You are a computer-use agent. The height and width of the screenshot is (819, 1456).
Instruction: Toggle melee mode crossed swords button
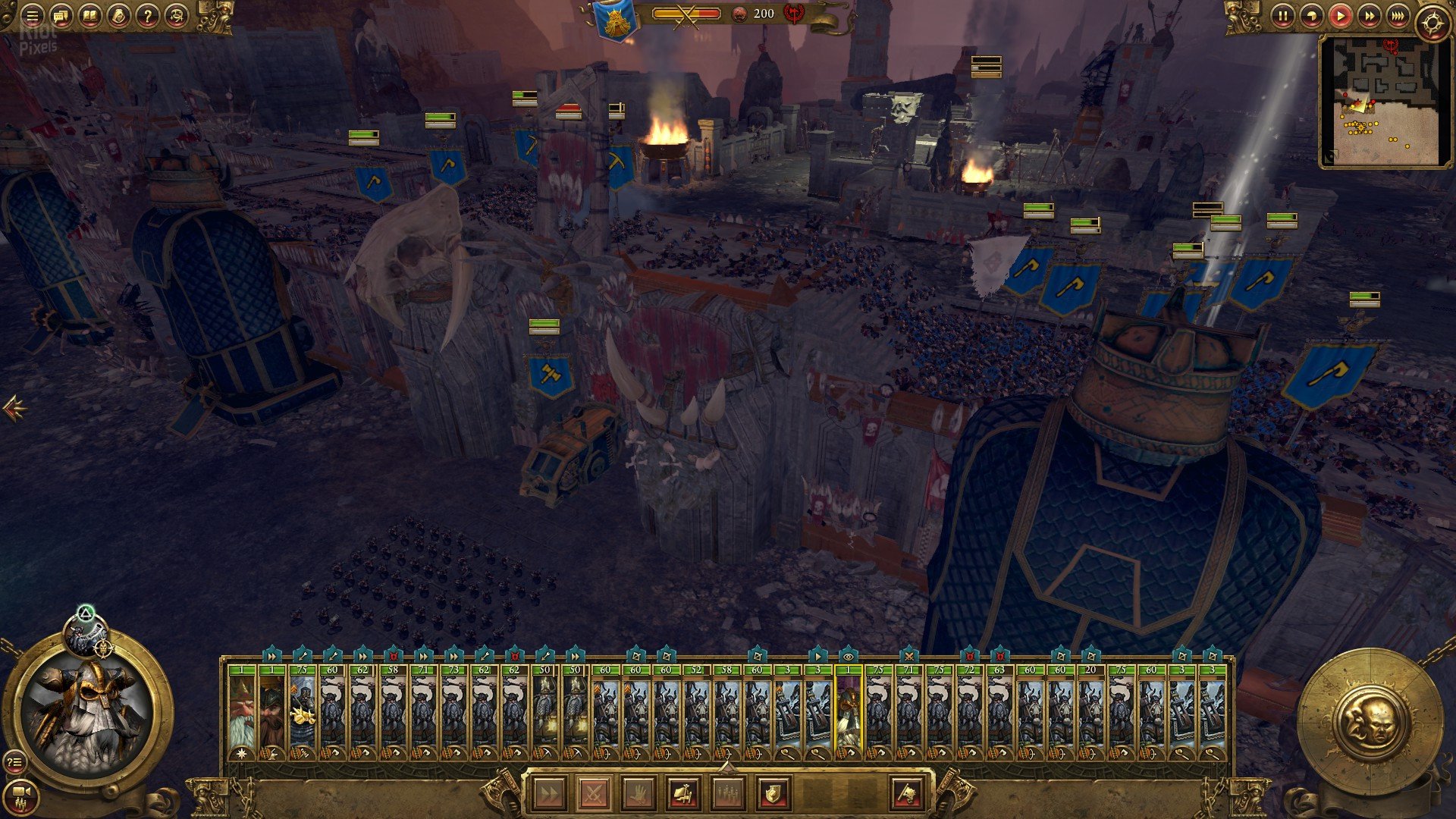click(x=594, y=794)
